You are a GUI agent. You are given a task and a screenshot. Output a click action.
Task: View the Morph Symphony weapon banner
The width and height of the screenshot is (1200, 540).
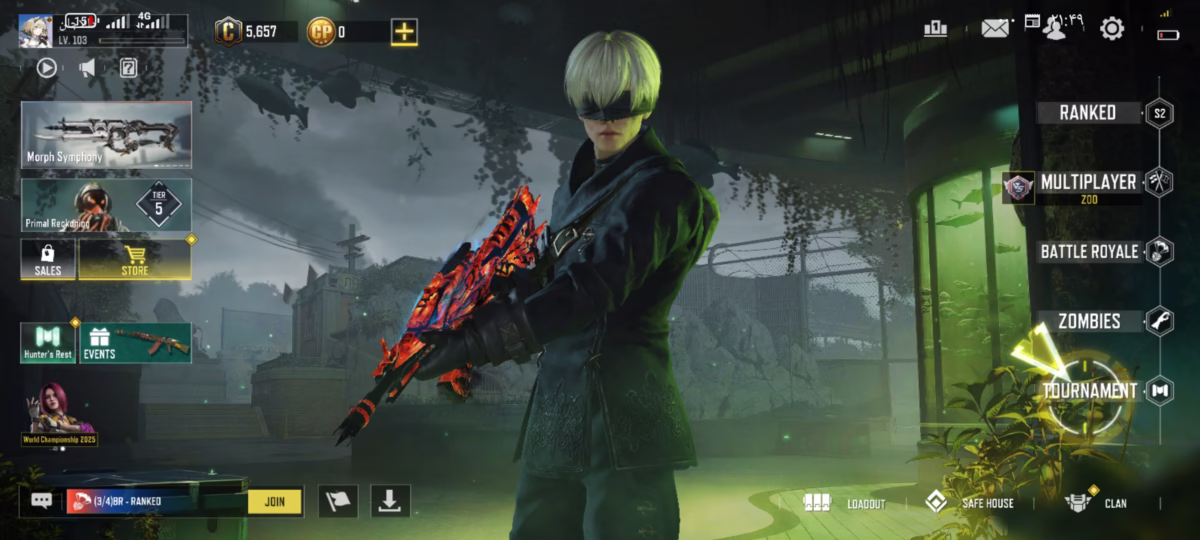click(x=106, y=135)
